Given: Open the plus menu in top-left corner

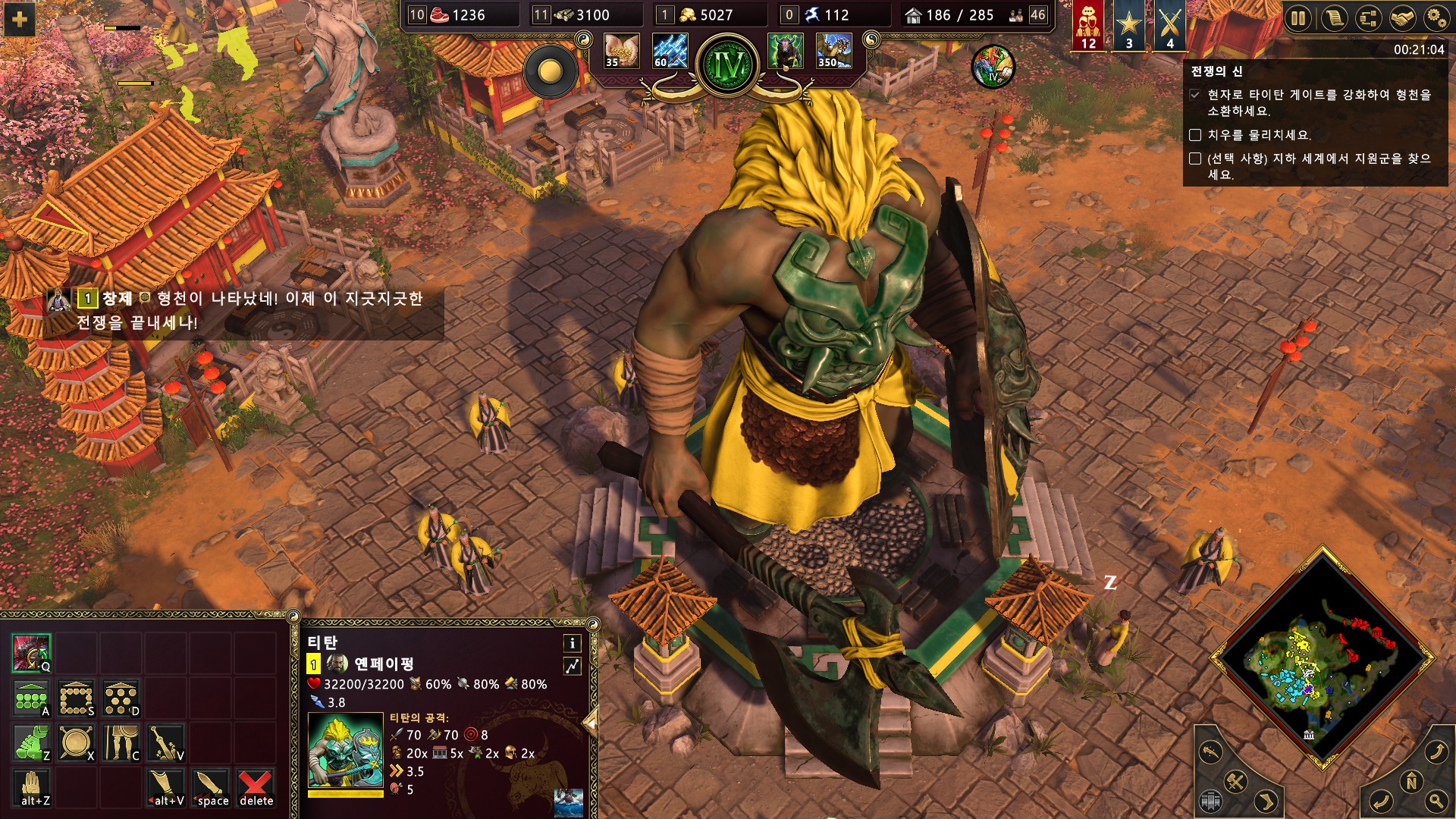Looking at the screenshot, I should pos(20,20).
